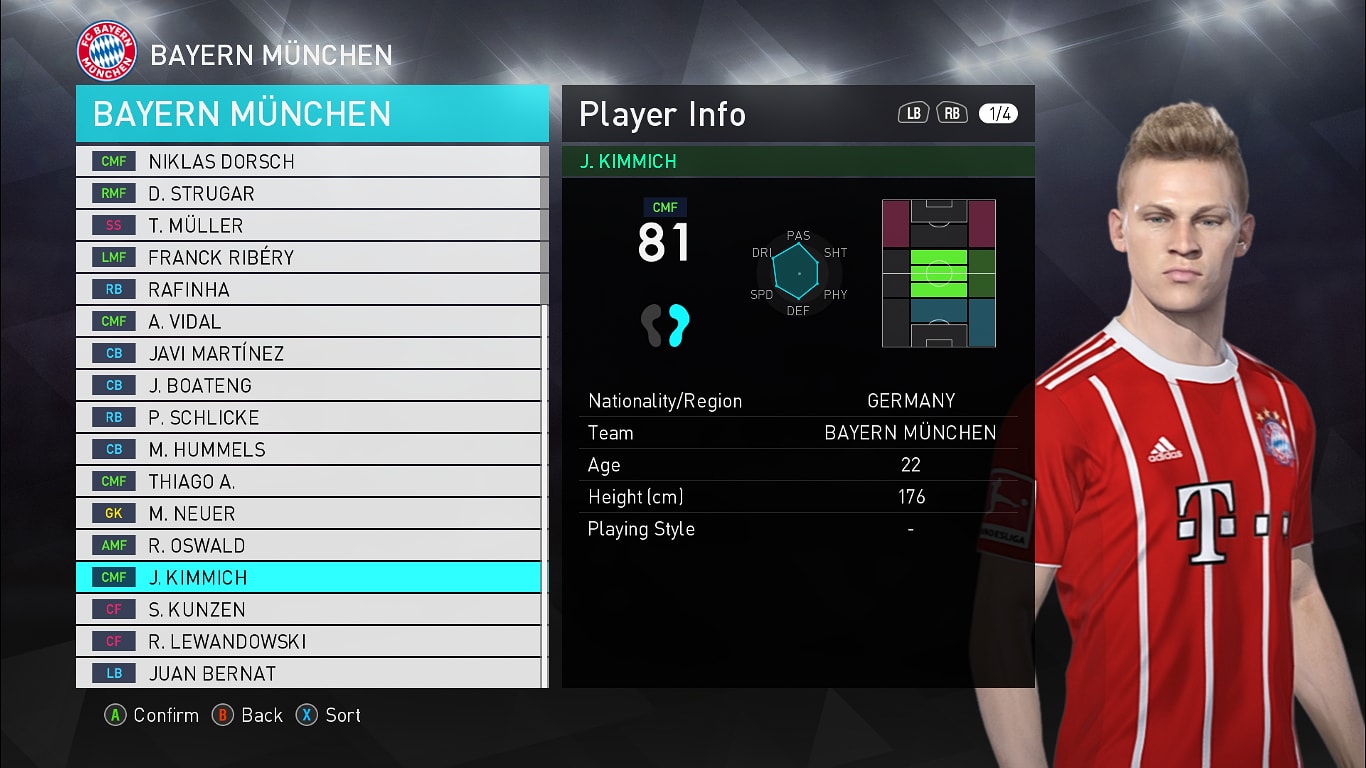Select R. Lewandowski player row
Viewport: 1366px width, 768px height.
pyautogui.click(x=310, y=641)
